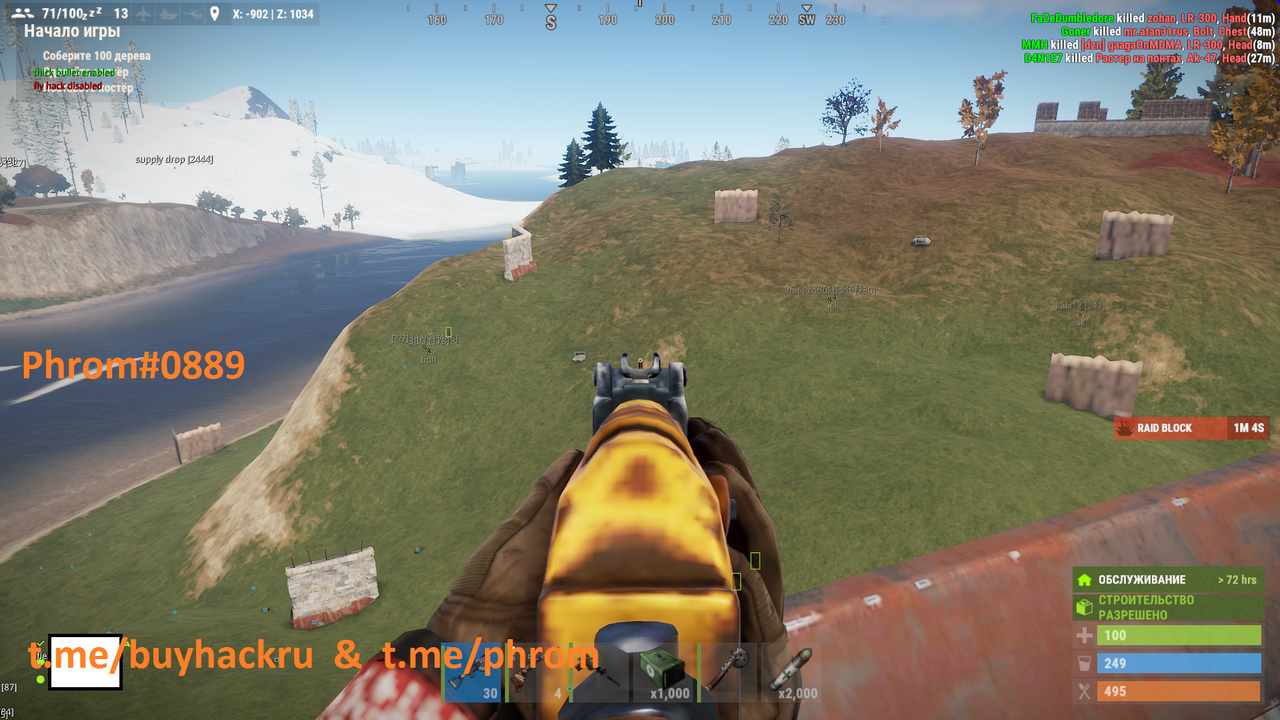This screenshot has width=1280, height=720.
Task: Click the map location pin icon
Action: click(214, 14)
